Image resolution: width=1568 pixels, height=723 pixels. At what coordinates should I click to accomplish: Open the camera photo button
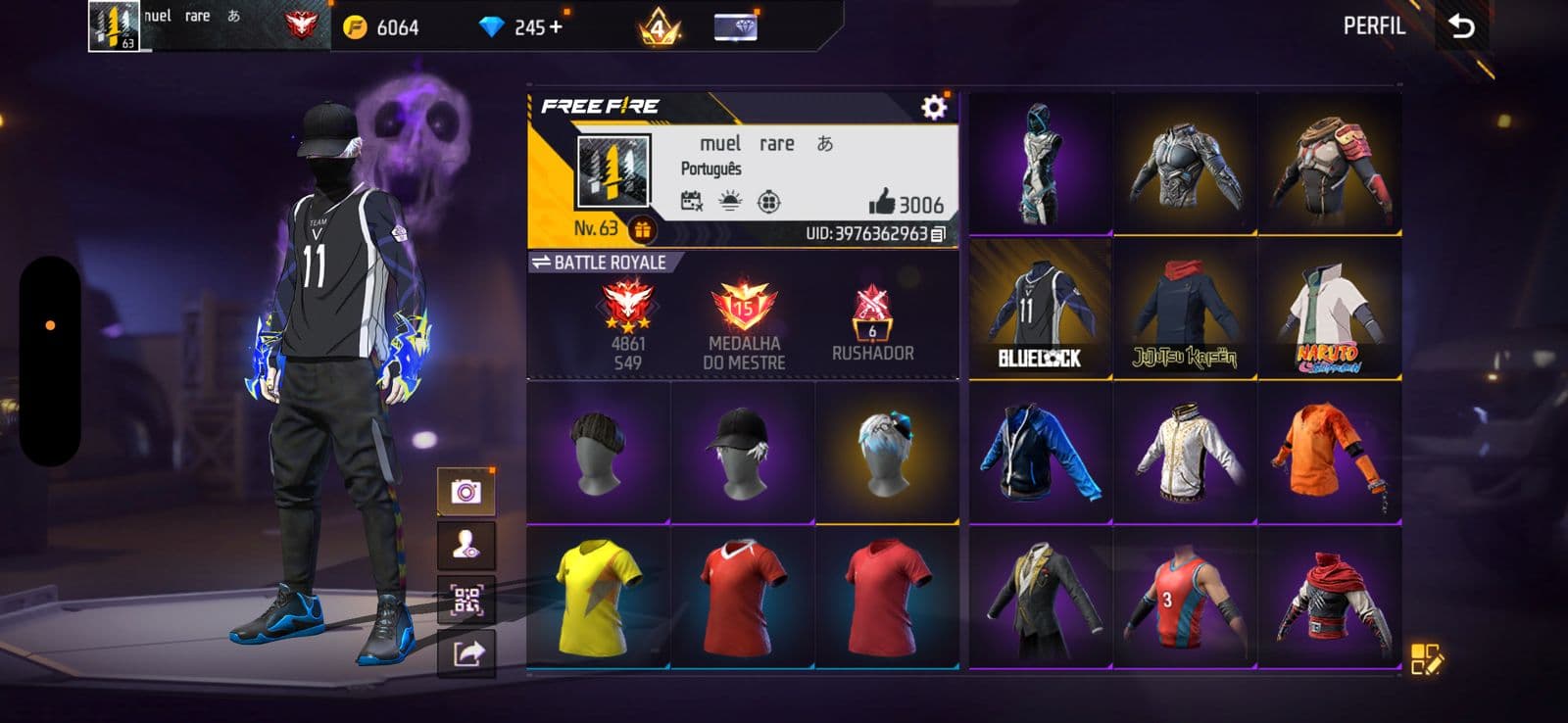pos(466,491)
